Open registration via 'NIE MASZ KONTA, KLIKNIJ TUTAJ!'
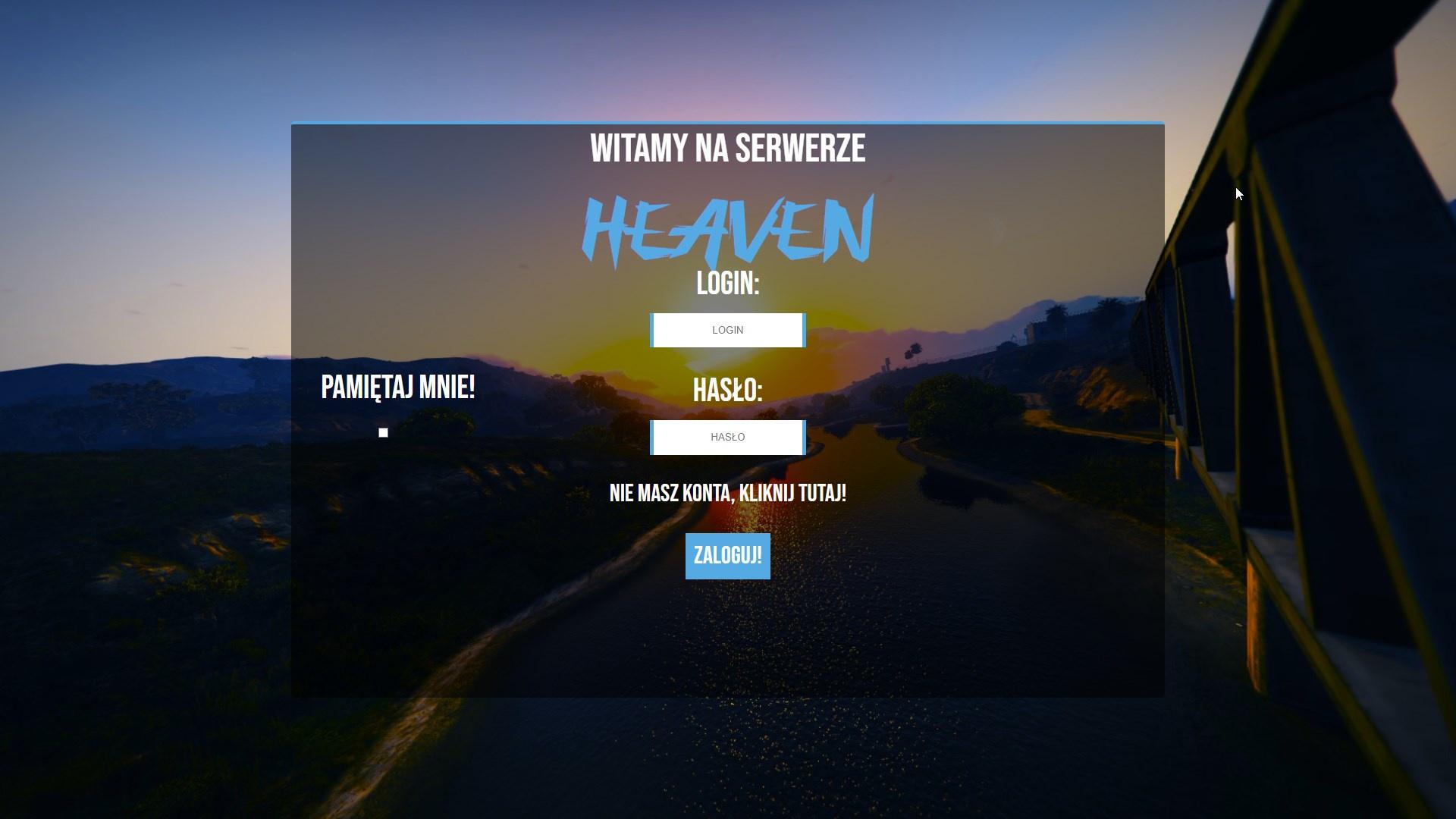 pos(727,494)
